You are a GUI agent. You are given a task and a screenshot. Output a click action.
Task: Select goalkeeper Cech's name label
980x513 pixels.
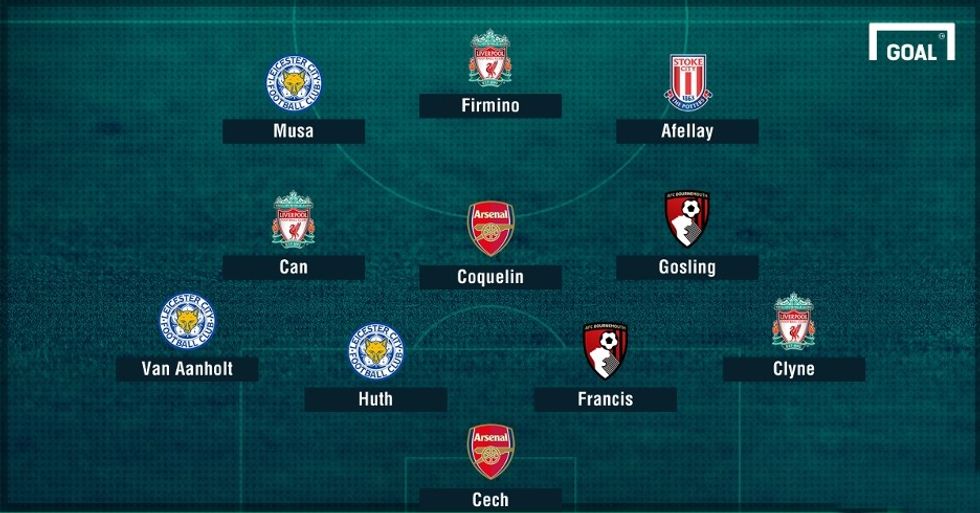(490, 500)
